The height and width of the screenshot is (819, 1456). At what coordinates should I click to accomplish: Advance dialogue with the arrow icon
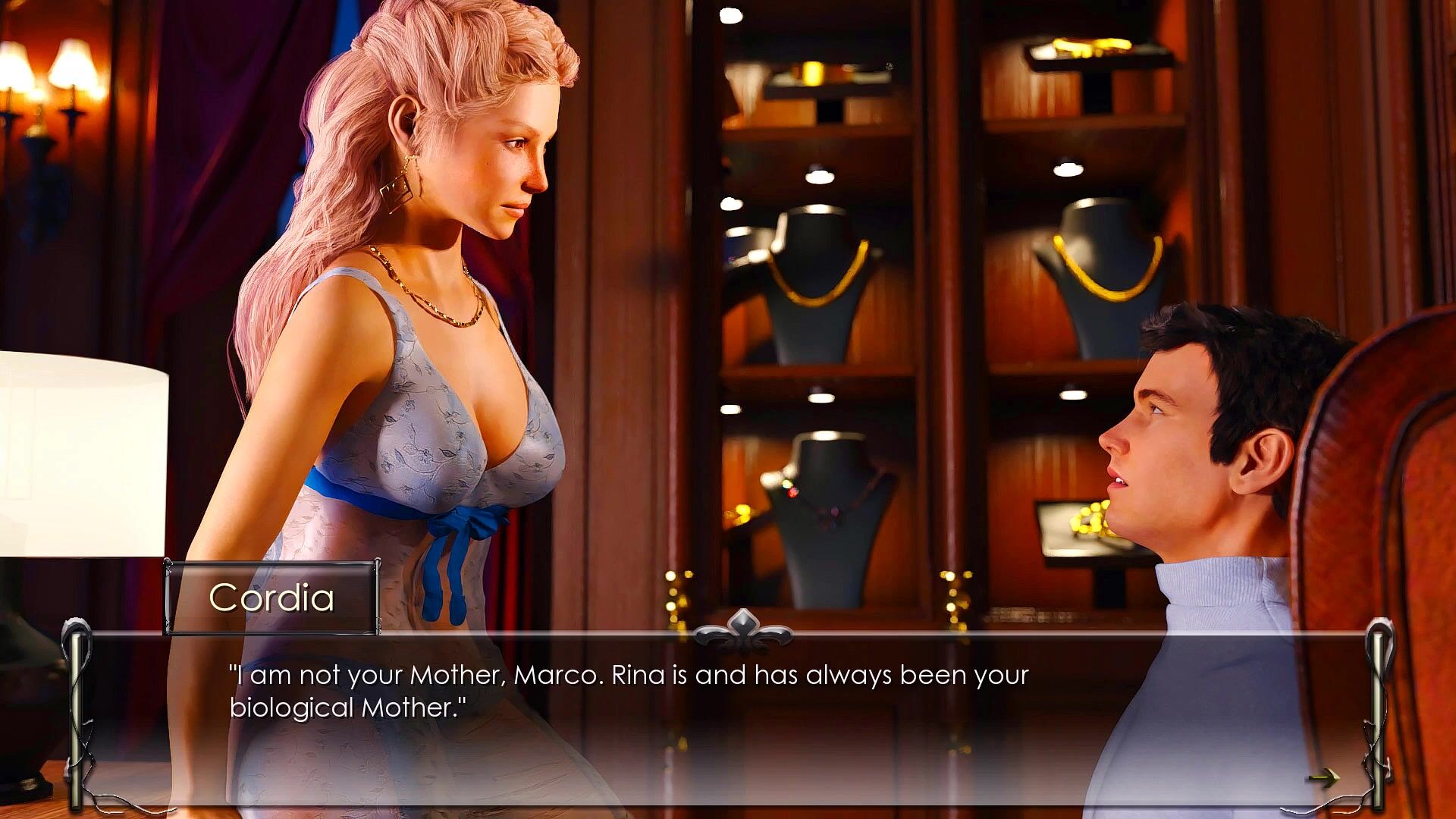coord(1323,777)
